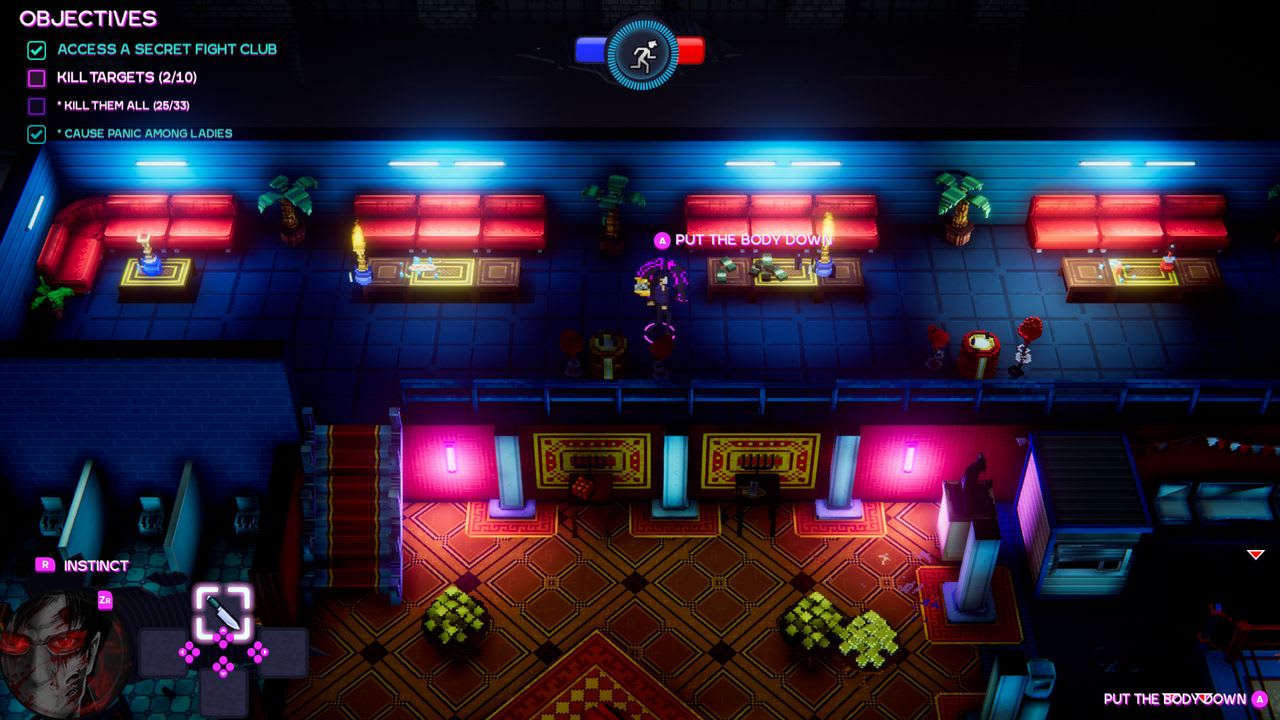Image resolution: width=1280 pixels, height=720 pixels.
Task: Click the d-pad down arrow below the weapon slot
Action: point(223,666)
